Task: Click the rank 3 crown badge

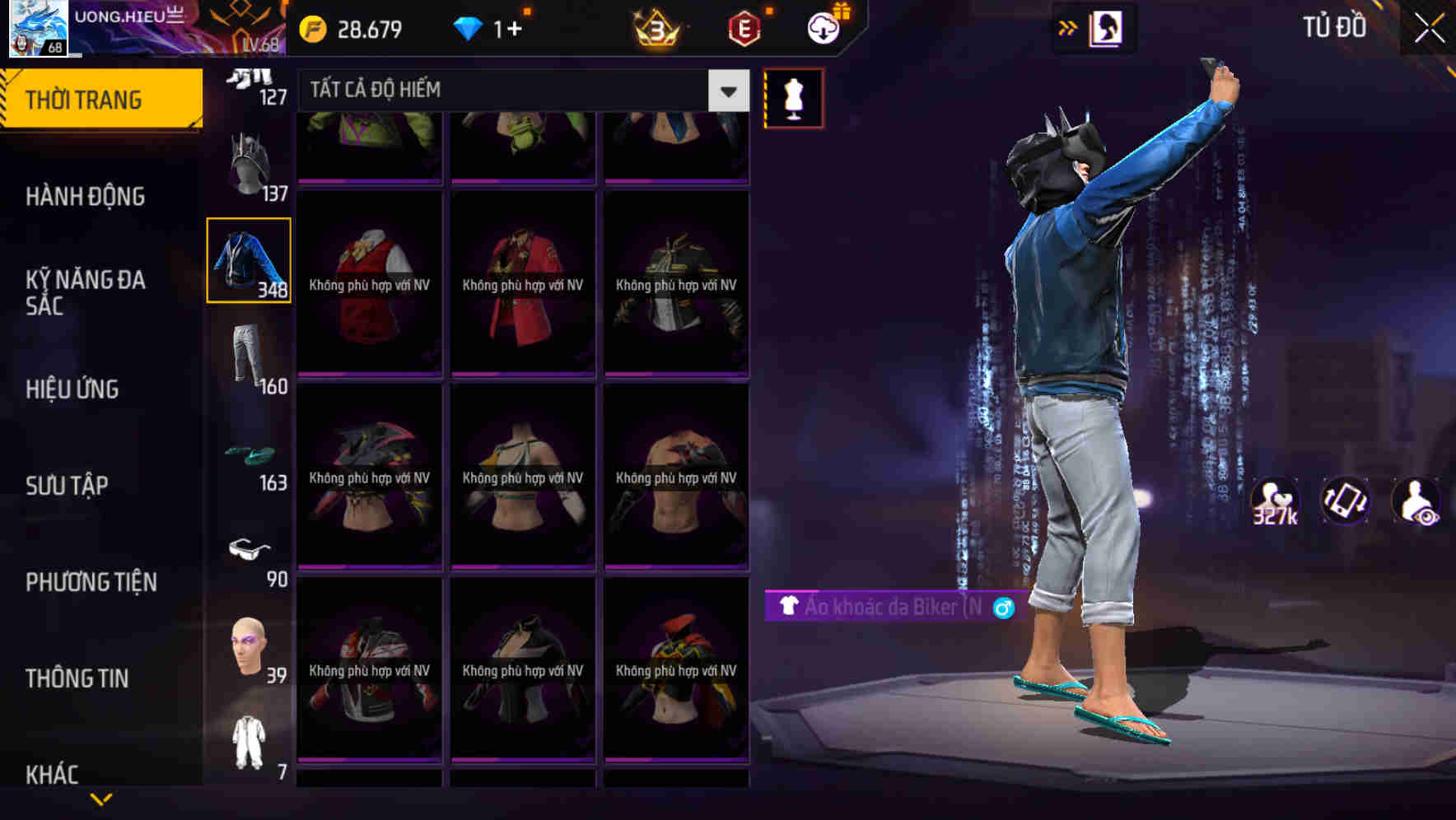Action: [654, 27]
